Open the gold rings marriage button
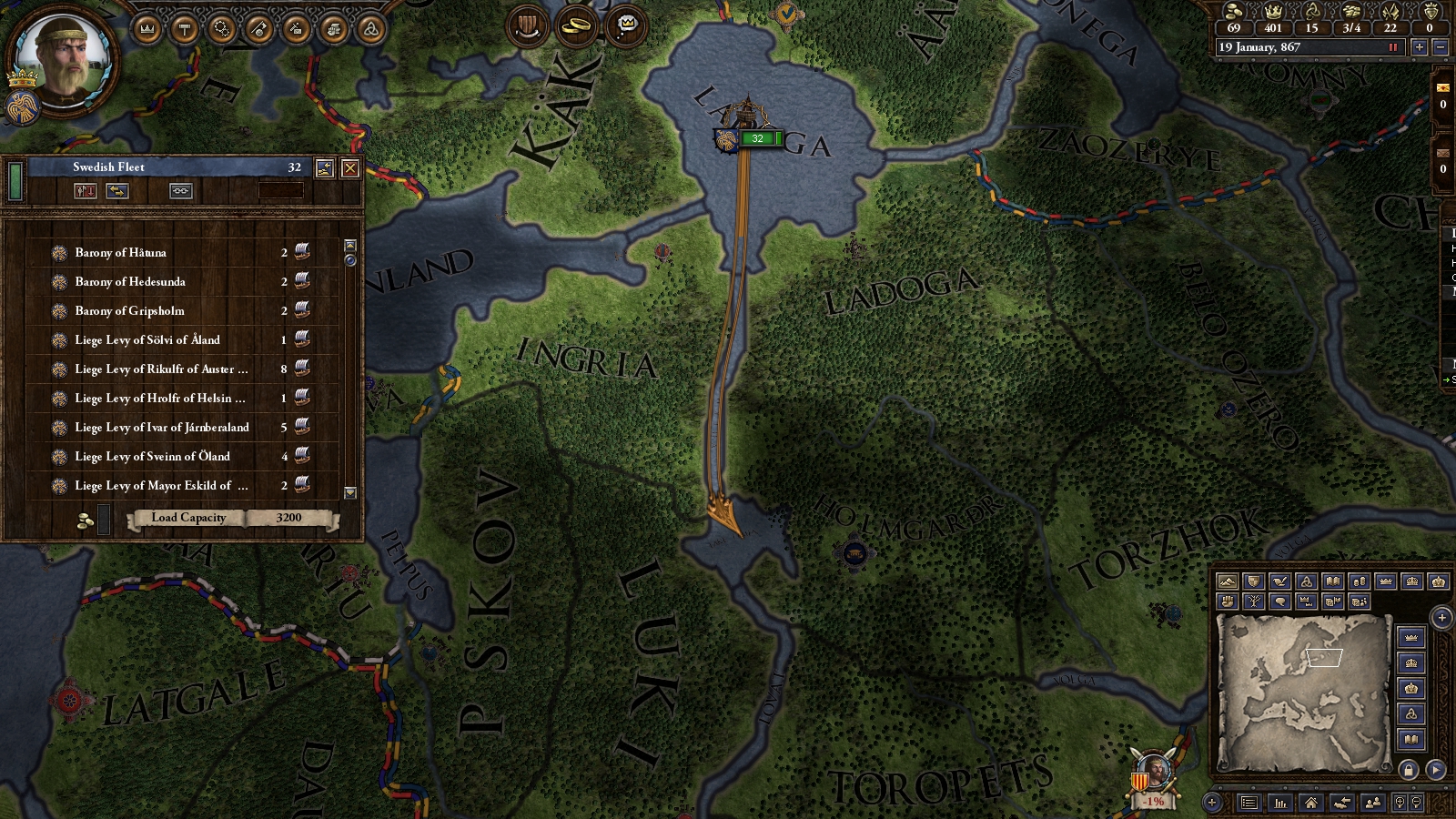 [x=576, y=25]
